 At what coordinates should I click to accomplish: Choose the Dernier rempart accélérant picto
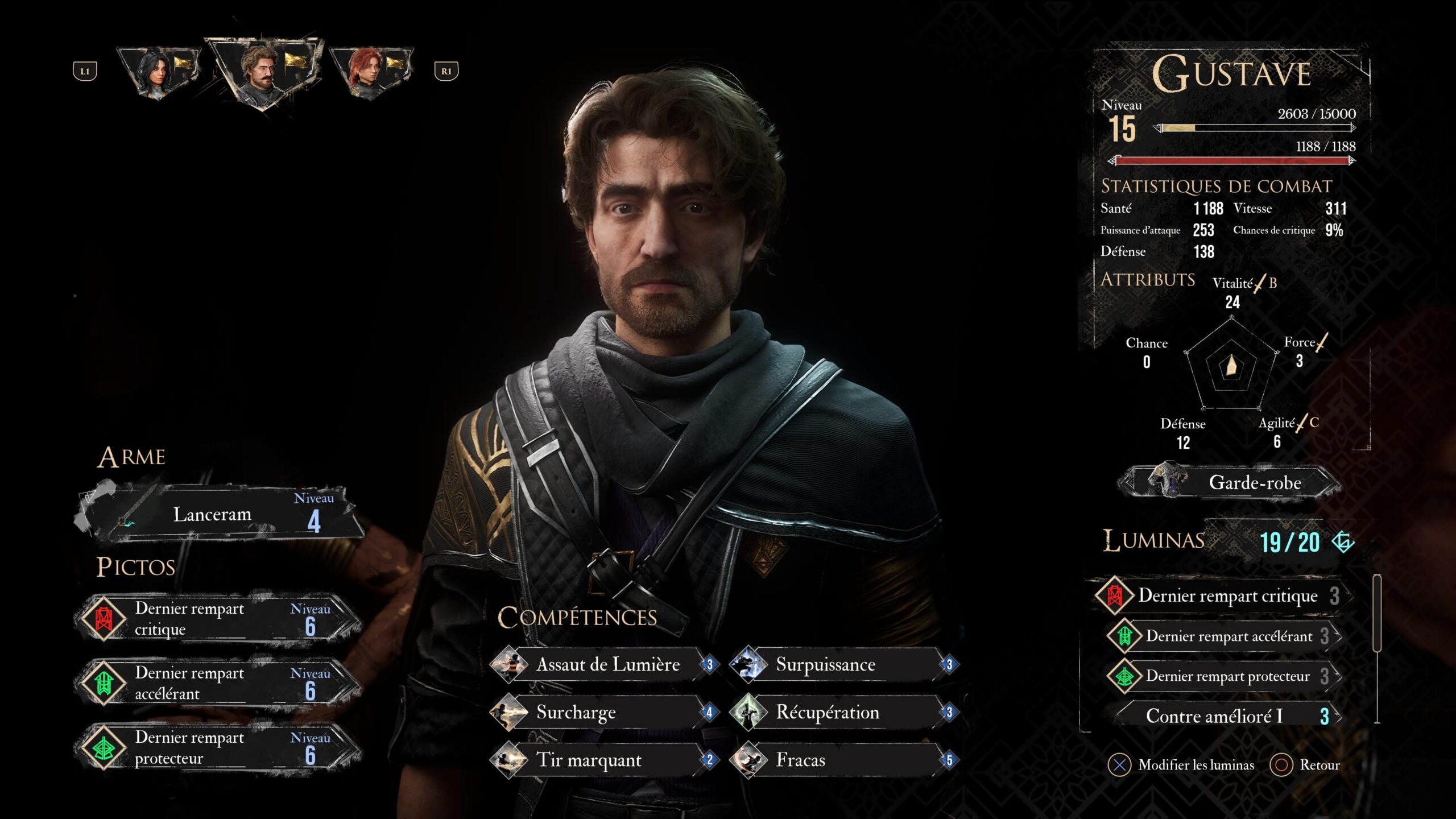point(220,683)
